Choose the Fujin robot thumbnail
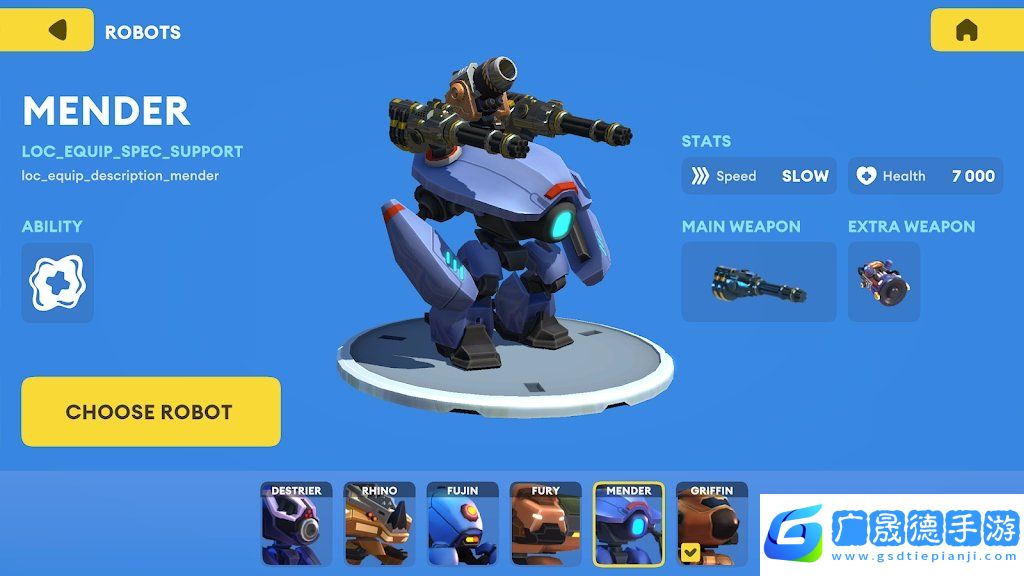The height and width of the screenshot is (576, 1024). coord(462,524)
